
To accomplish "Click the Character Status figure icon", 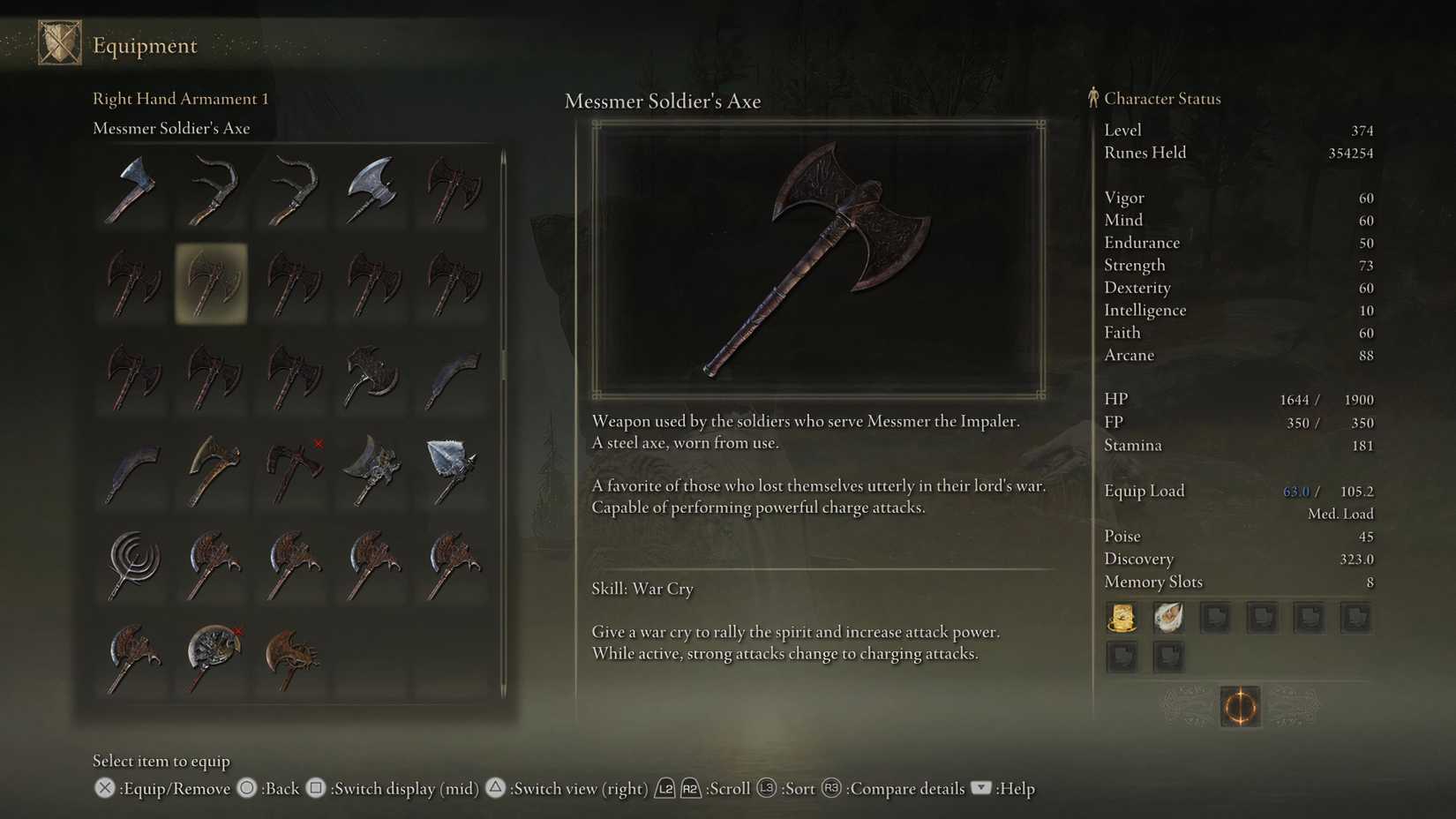I will pos(1094,98).
